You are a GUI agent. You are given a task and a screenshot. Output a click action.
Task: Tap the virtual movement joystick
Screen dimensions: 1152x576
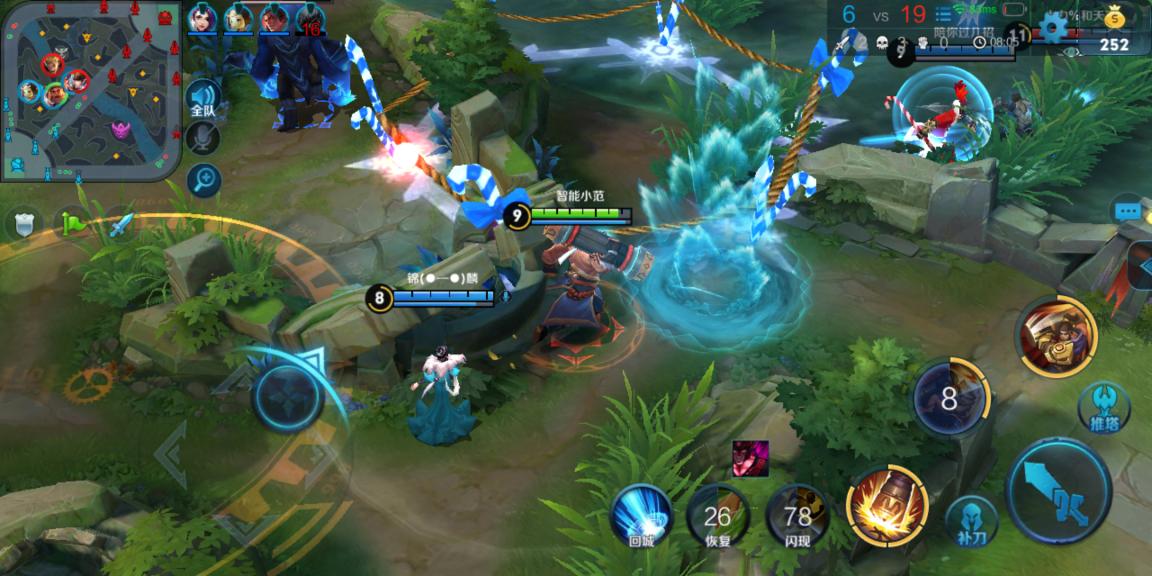point(288,395)
